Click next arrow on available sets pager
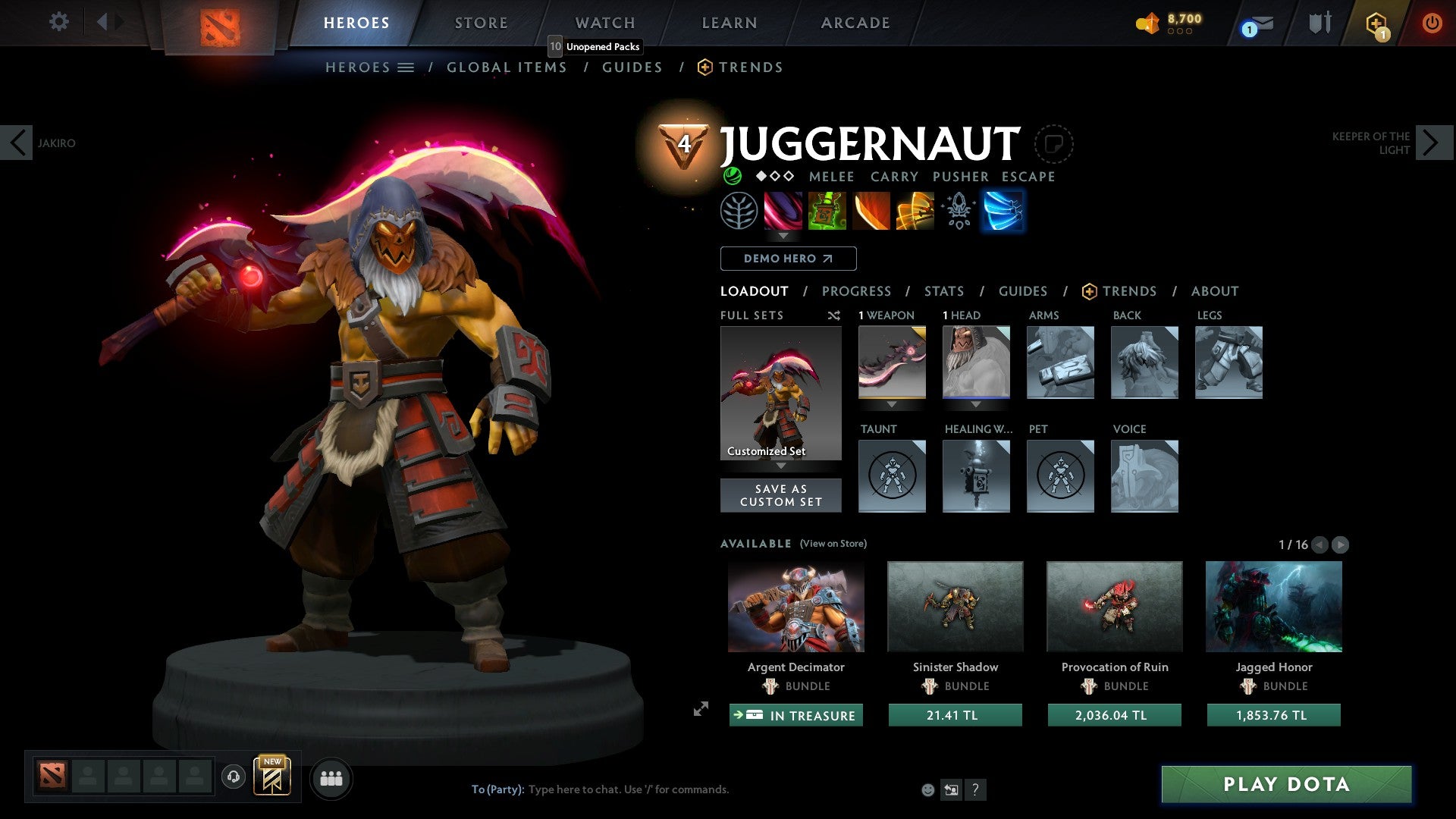Screen dimensions: 1456x819 pos(1341,544)
